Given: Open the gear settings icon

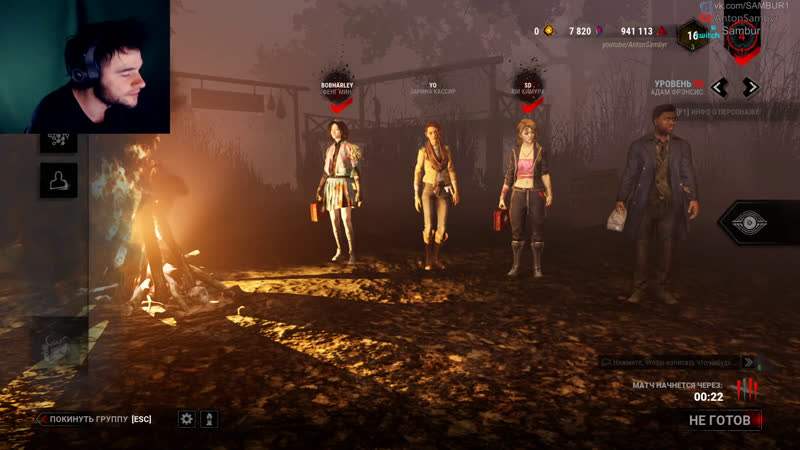Looking at the screenshot, I should click(187, 419).
